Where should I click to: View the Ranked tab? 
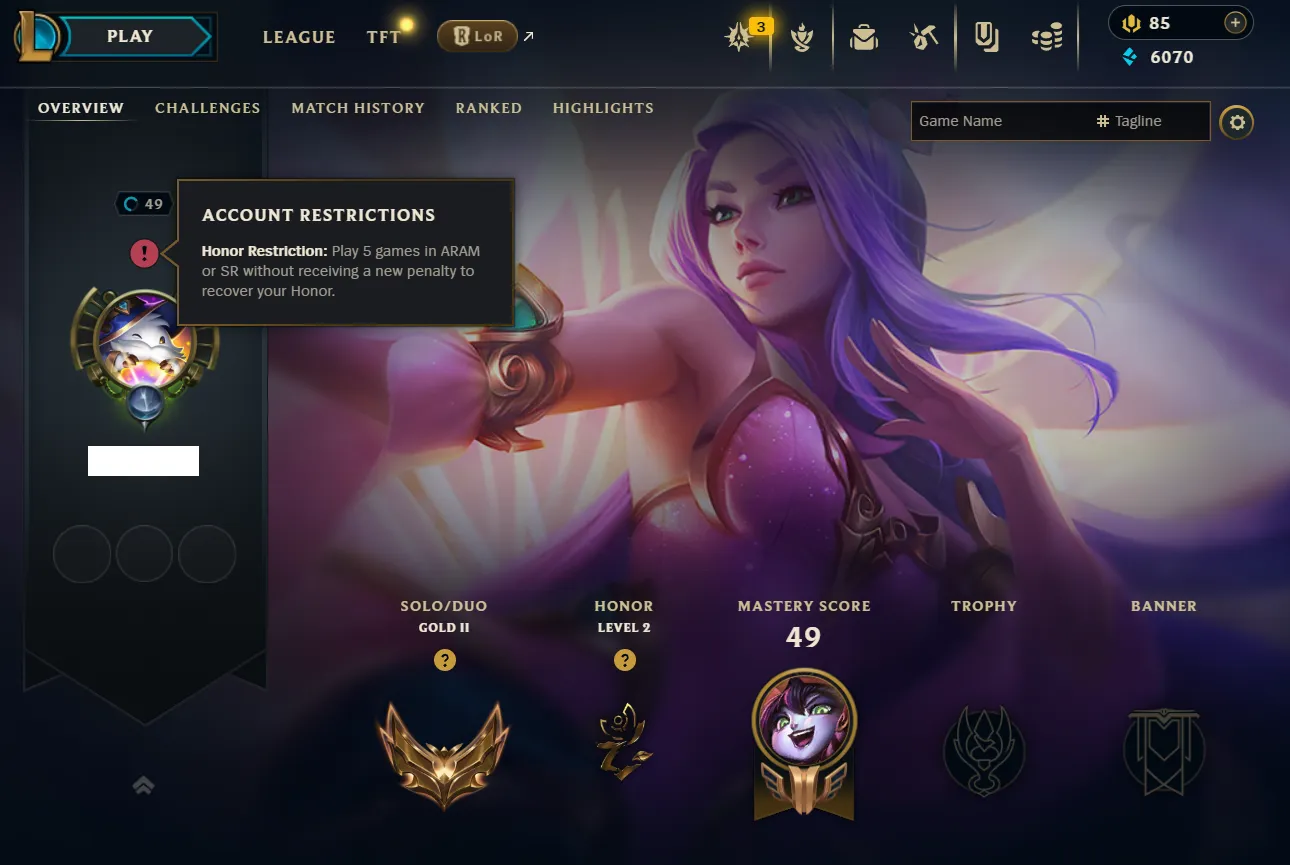[x=488, y=108]
